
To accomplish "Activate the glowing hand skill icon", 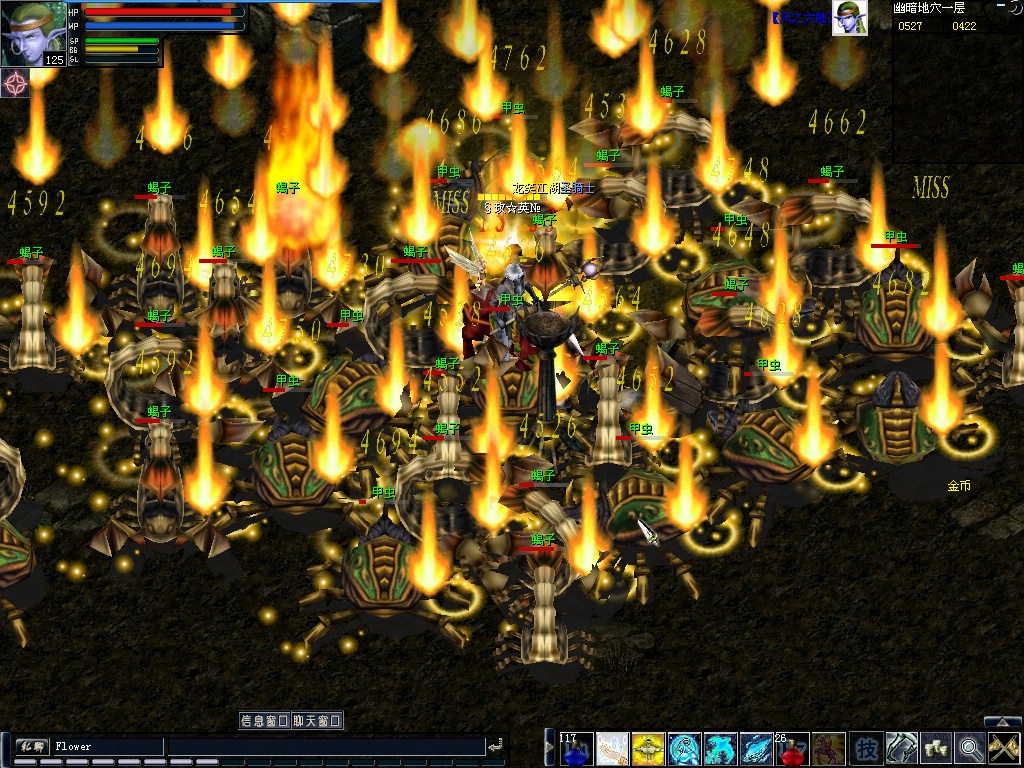I will [612, 748].
